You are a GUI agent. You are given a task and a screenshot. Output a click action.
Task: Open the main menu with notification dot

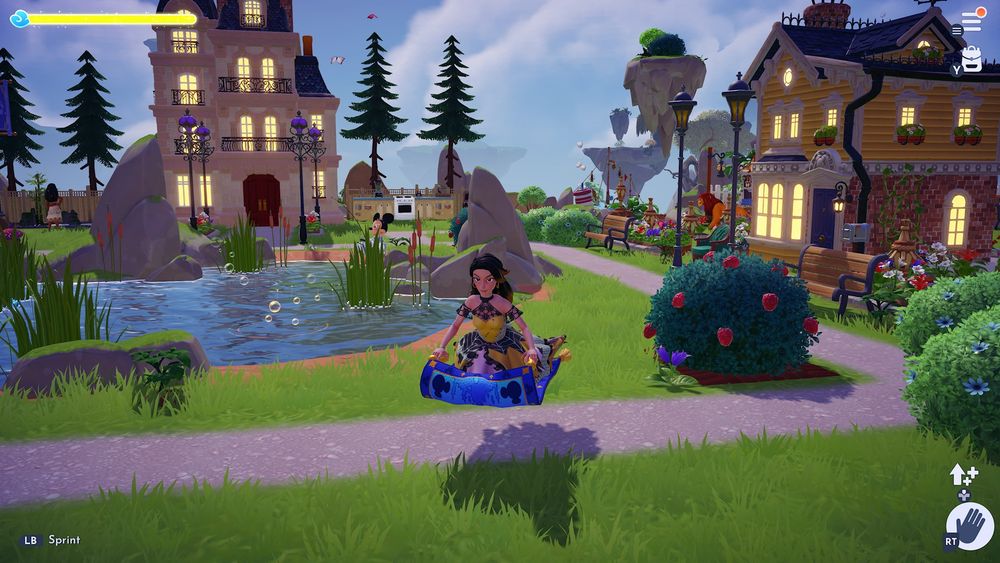point(971,21)
